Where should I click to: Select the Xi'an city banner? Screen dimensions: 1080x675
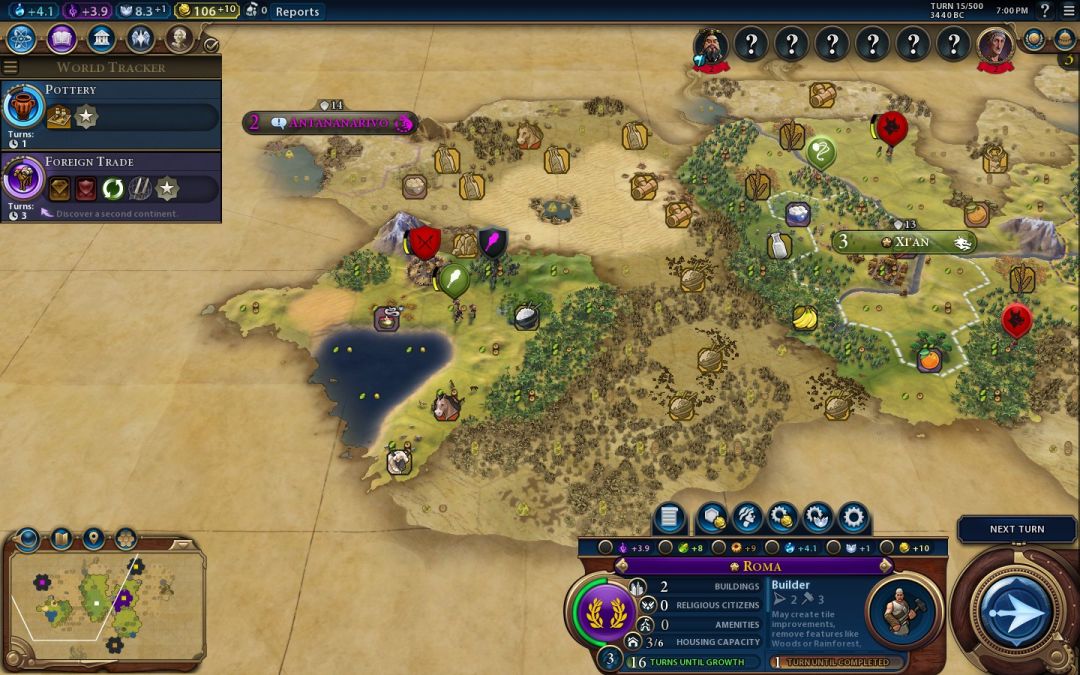903,242
